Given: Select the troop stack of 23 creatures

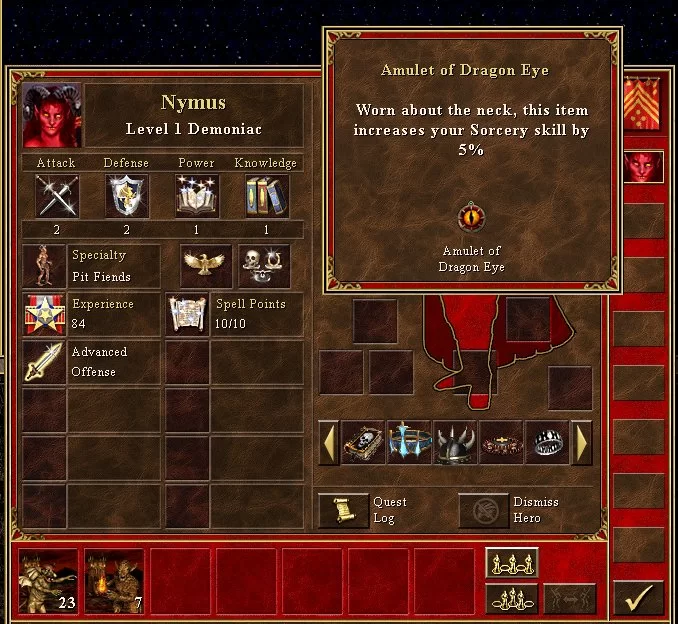Looking at the screenshot, I should [x=48, y=580].
